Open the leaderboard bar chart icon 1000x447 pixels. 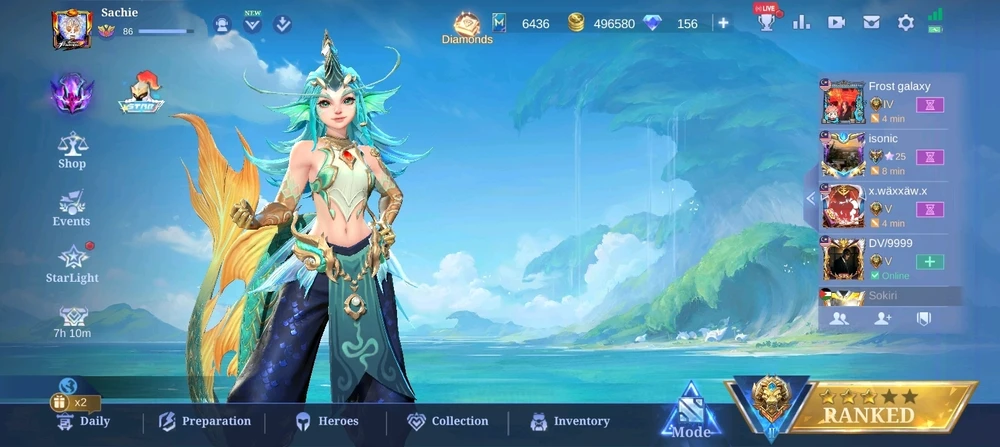click(801, 22)
